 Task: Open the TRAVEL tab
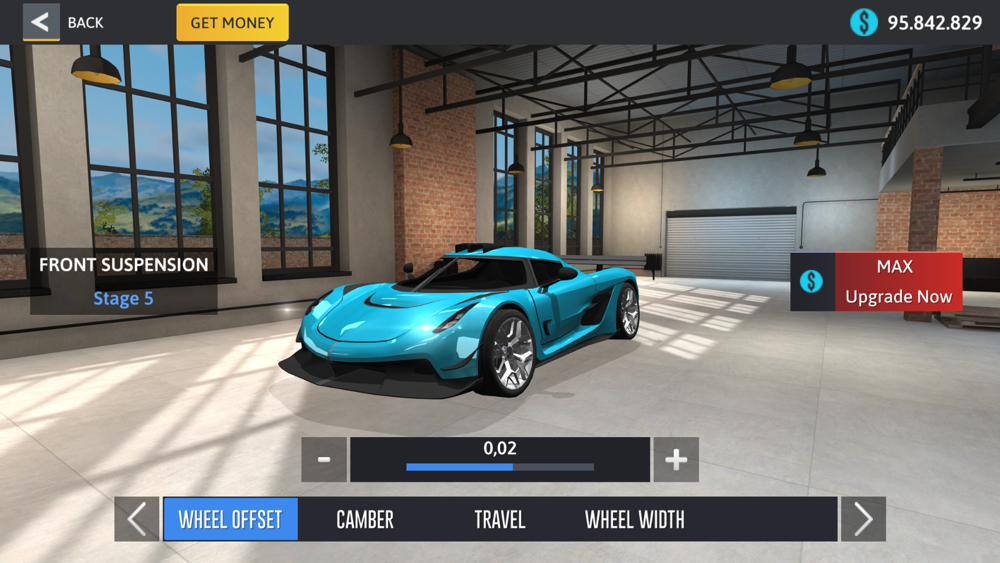(500, 520)
